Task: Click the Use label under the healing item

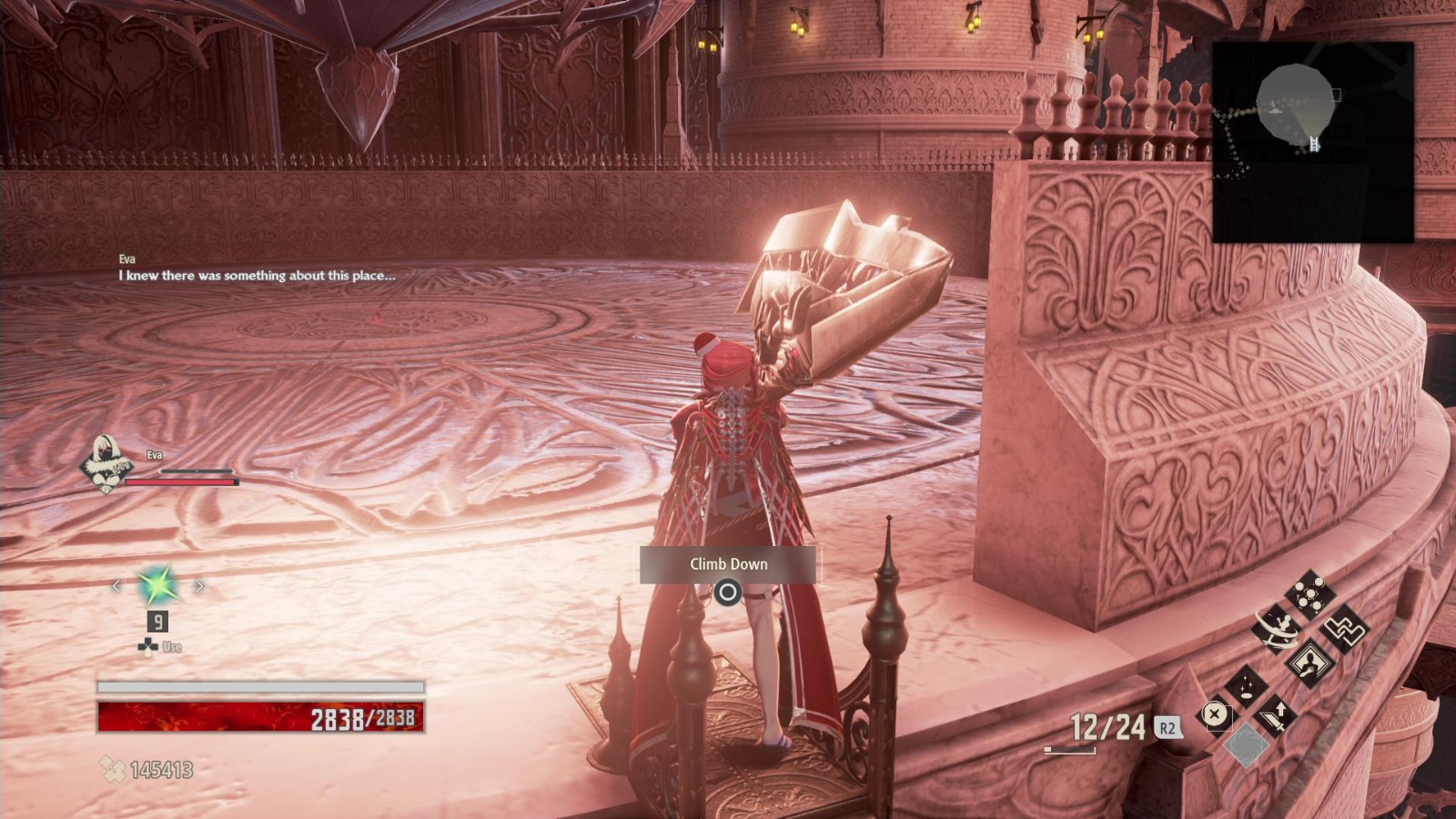Action: click(x=171, y=645)
